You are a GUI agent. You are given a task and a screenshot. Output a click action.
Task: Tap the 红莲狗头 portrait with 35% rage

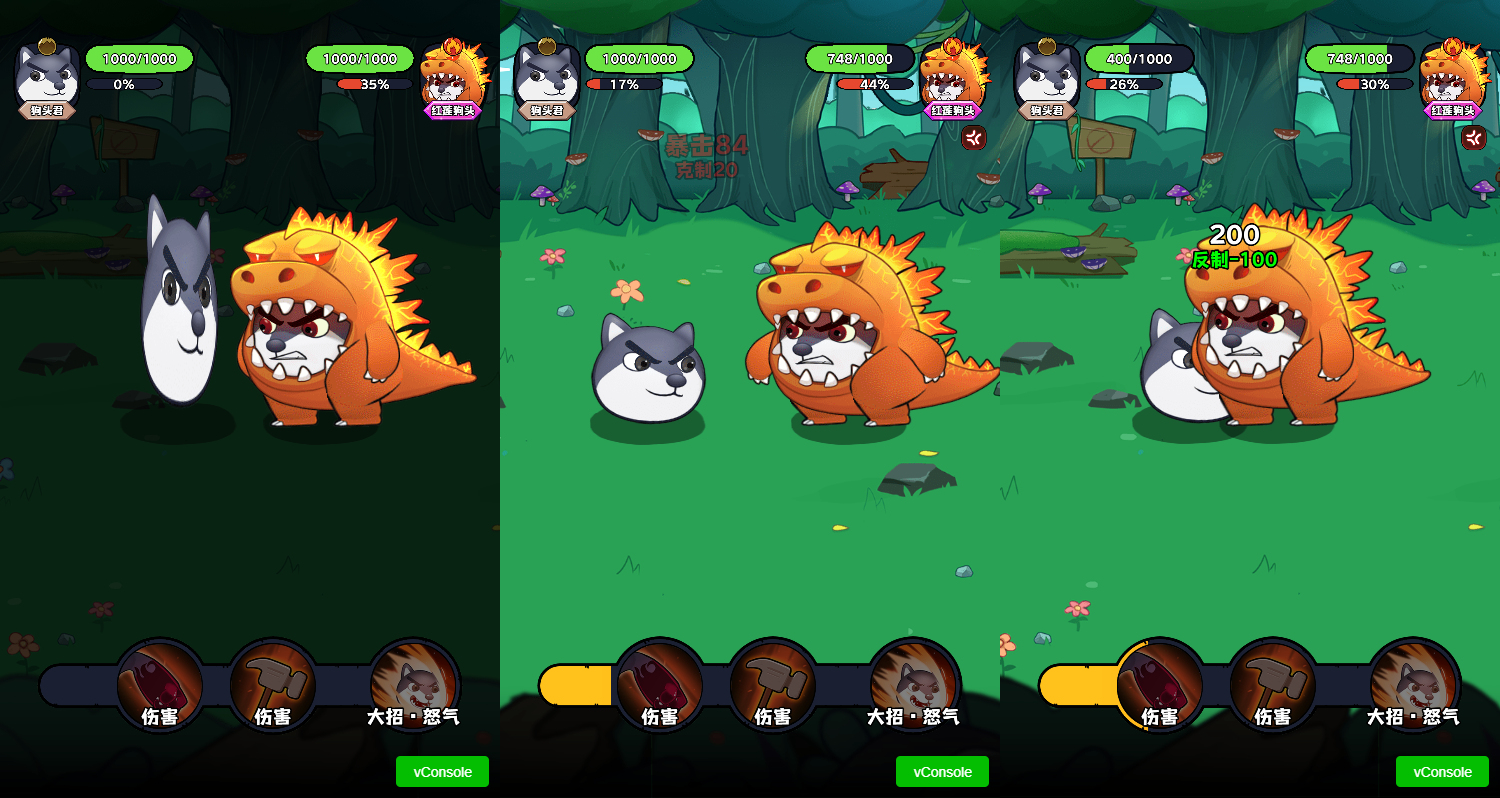point(453,75)
